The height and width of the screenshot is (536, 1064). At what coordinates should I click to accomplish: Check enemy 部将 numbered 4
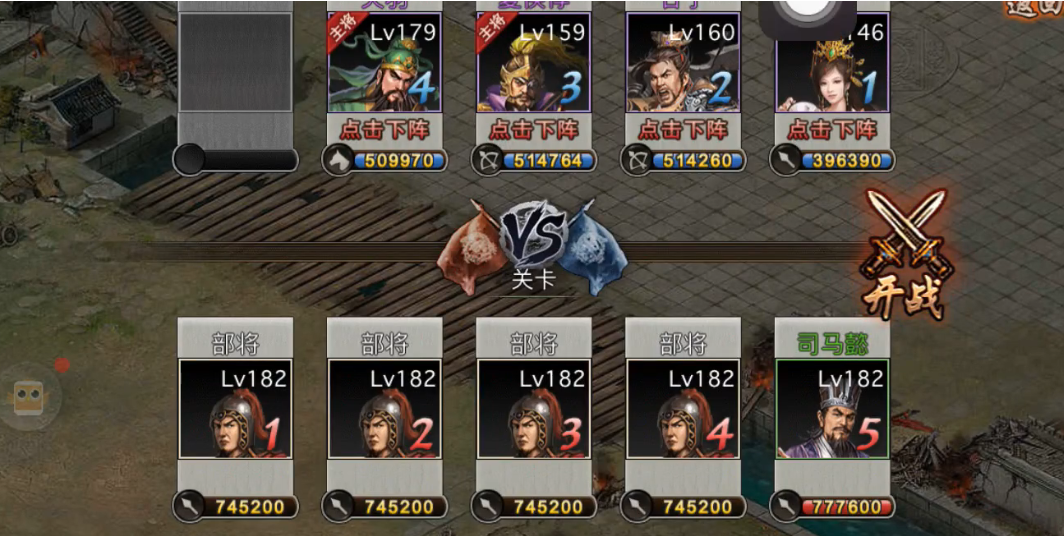[x=683, y=409]
